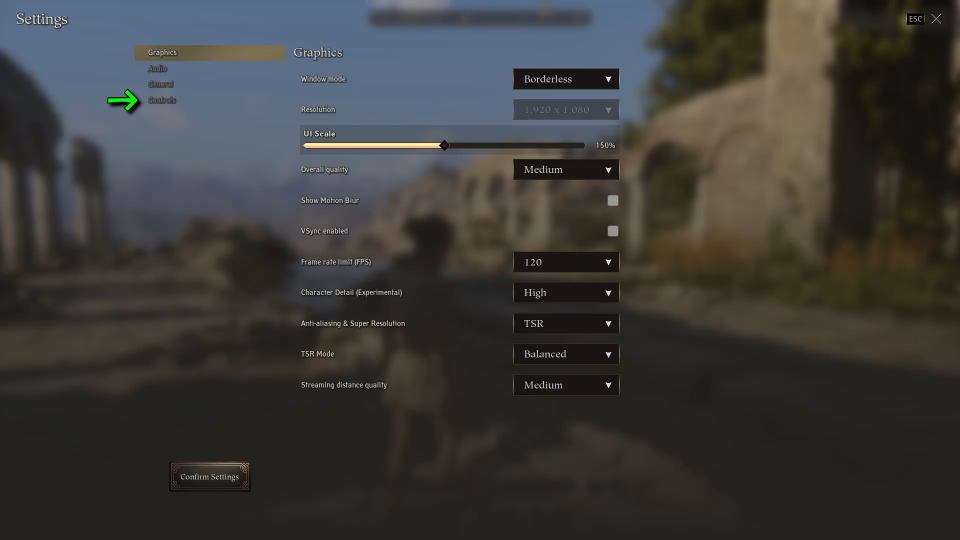The image size is (960, 540).
Task: Open the Audio settings tab
Action: (x=158, y=68)
